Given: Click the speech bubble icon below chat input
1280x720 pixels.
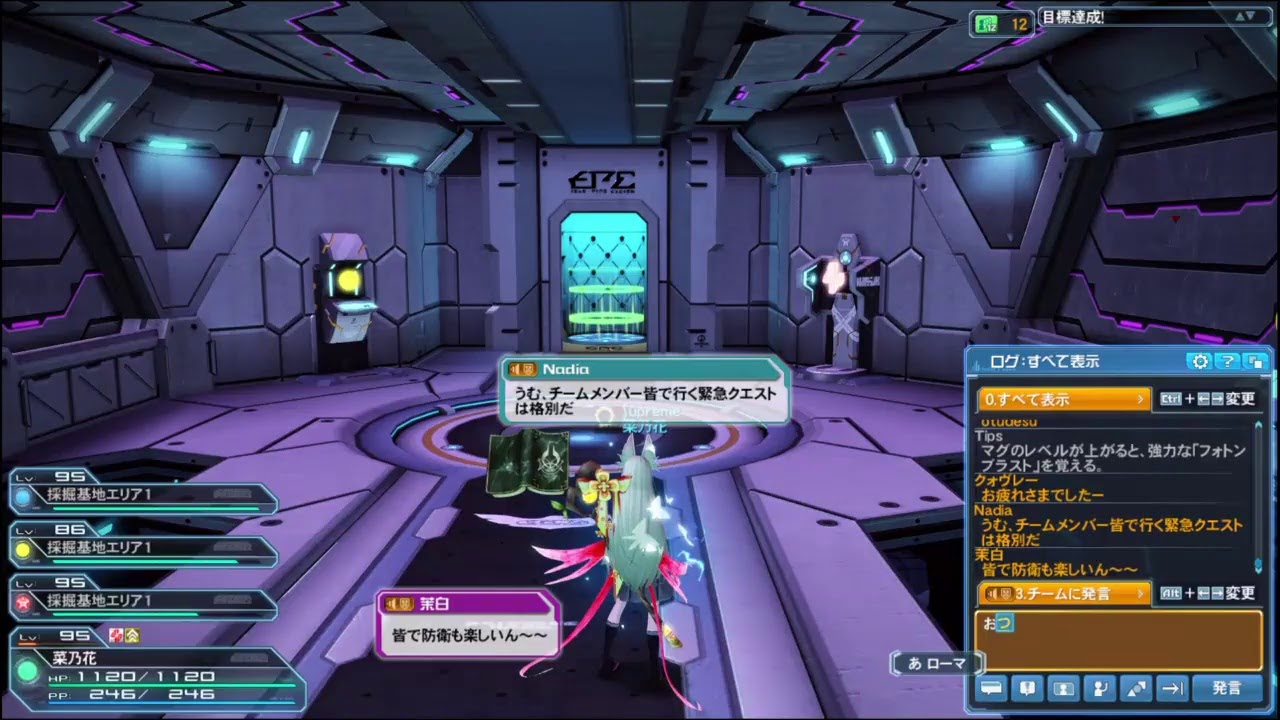Looking at the screenshot, I should [x=991, y=688].
